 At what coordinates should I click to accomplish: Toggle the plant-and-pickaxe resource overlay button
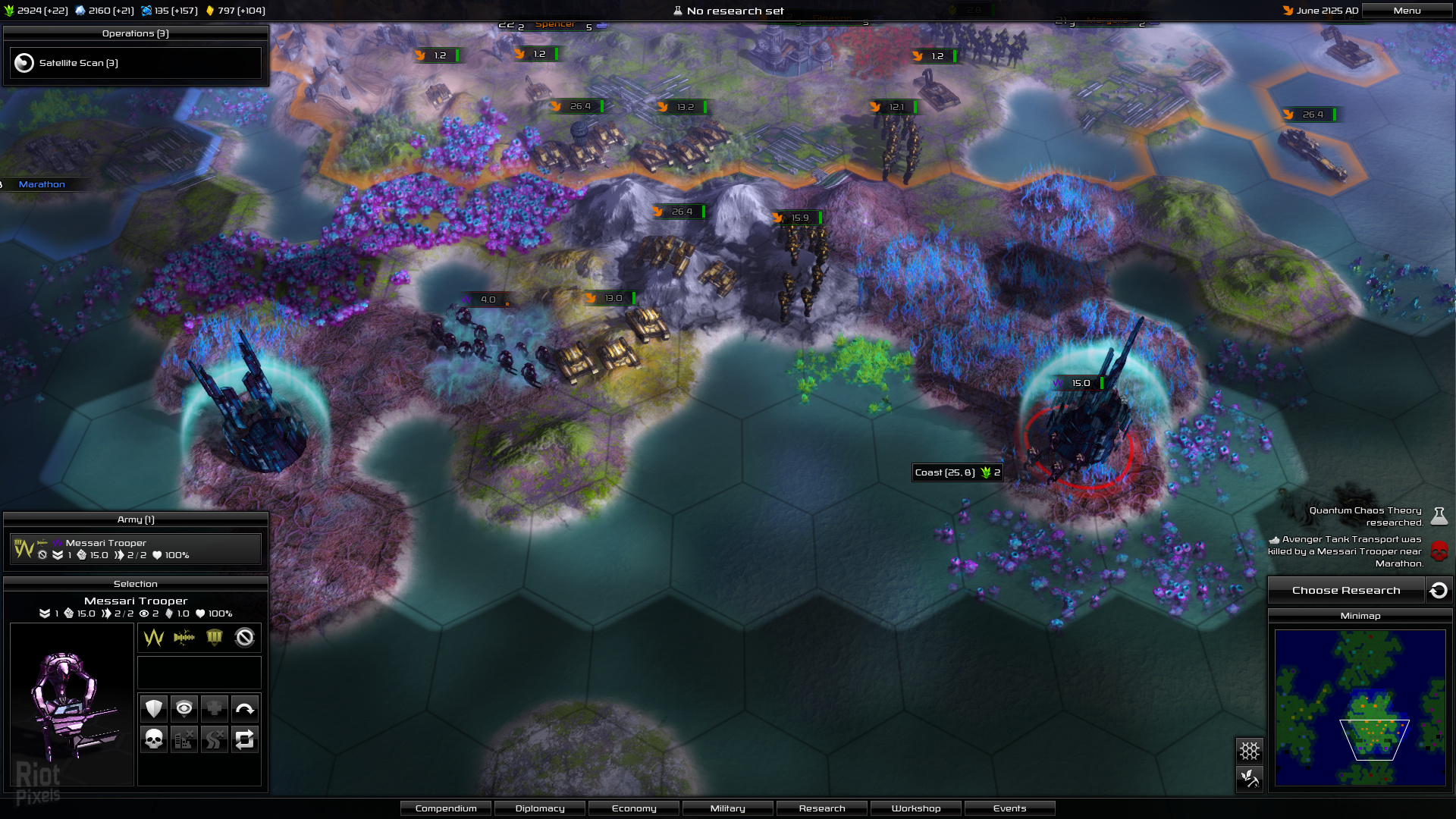click(1250, 778)
